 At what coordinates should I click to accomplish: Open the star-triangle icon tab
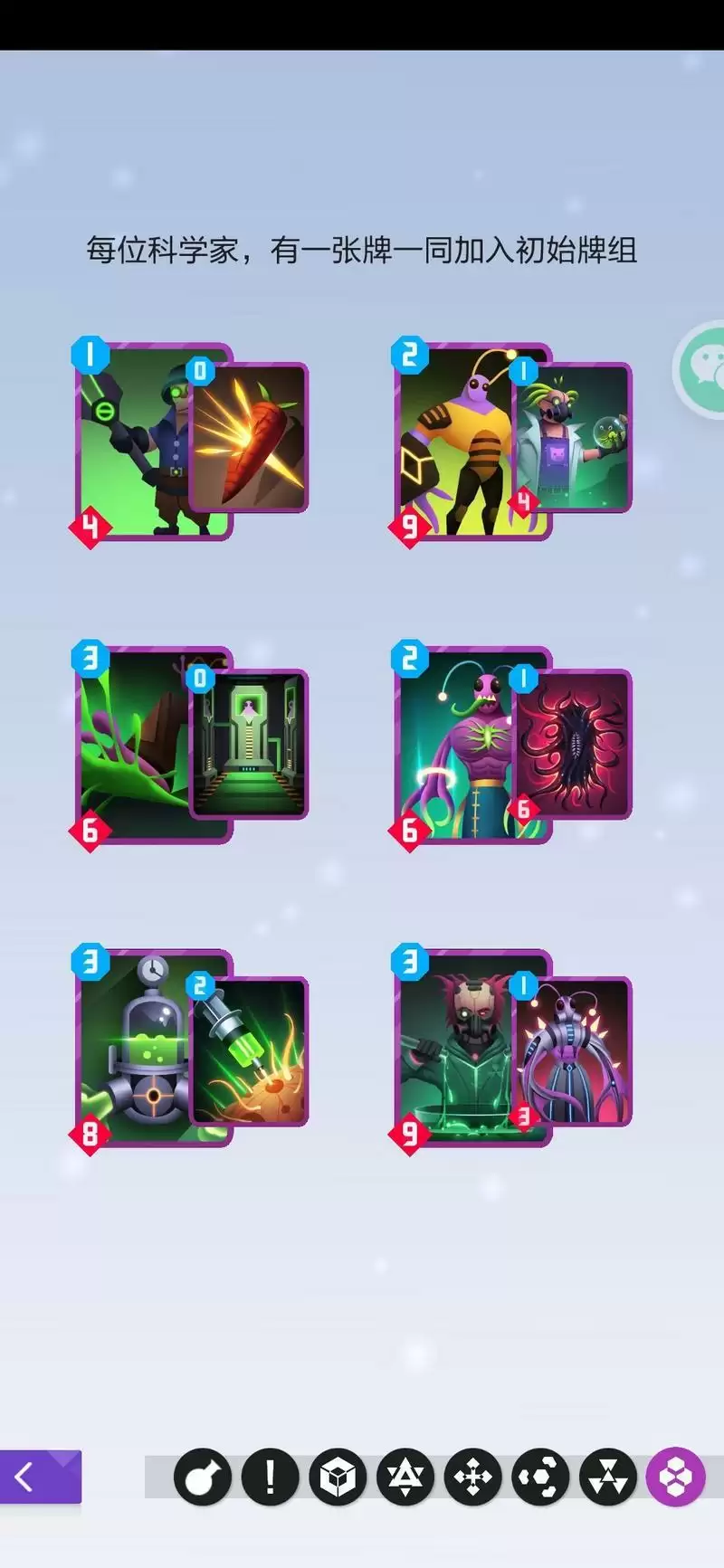point(405,1477)
